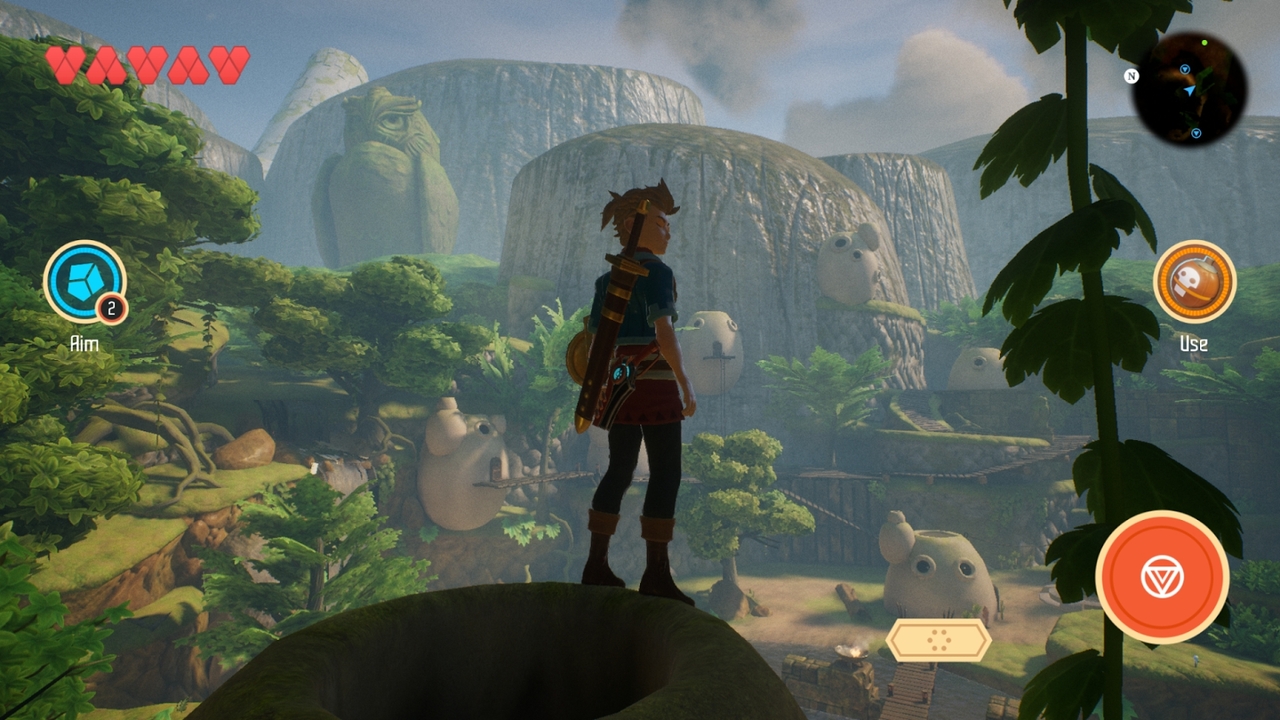Toggle aim mode with the Aim button

86,282
